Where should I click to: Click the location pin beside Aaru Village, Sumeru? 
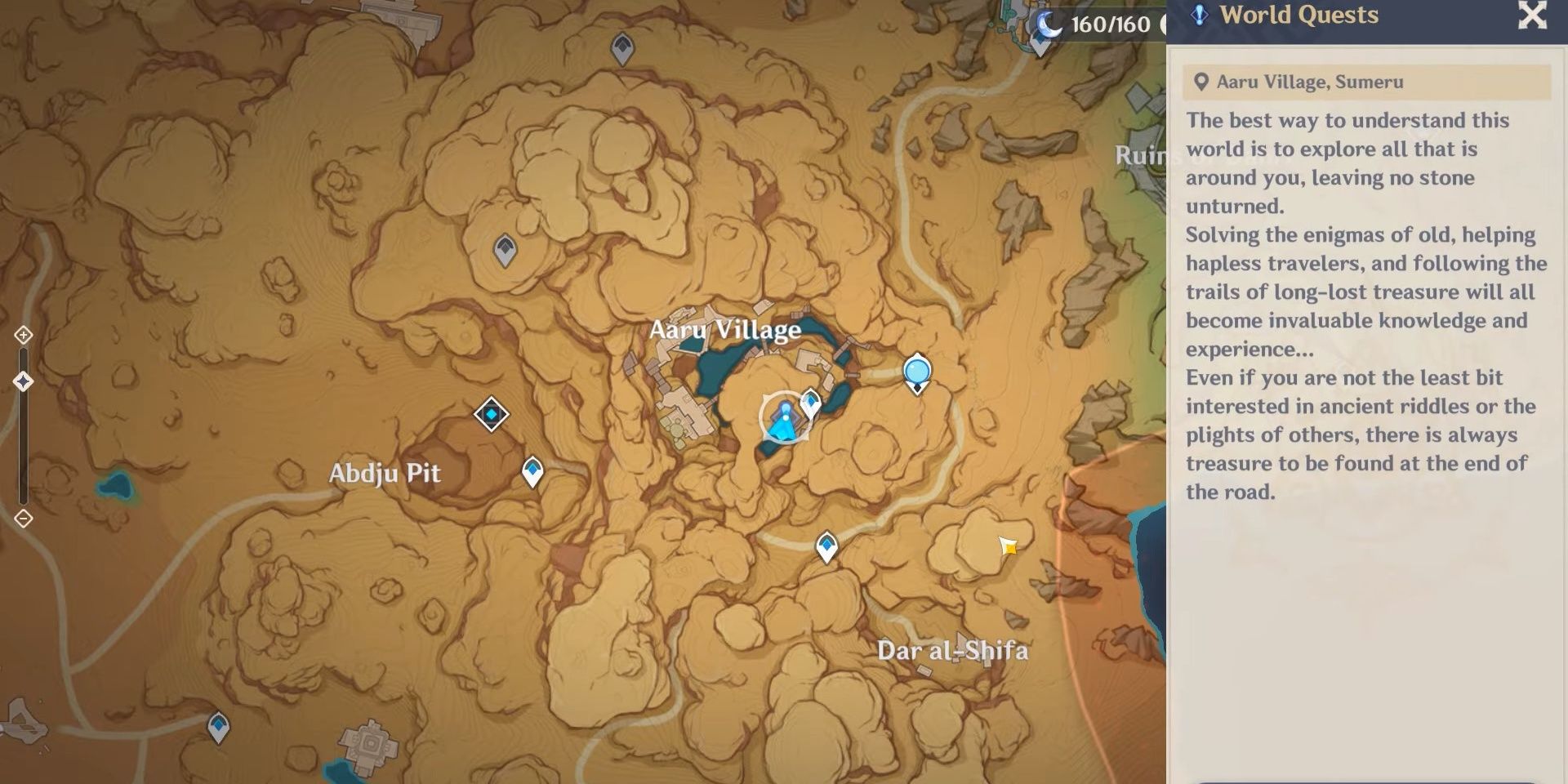coord(1200,81)
